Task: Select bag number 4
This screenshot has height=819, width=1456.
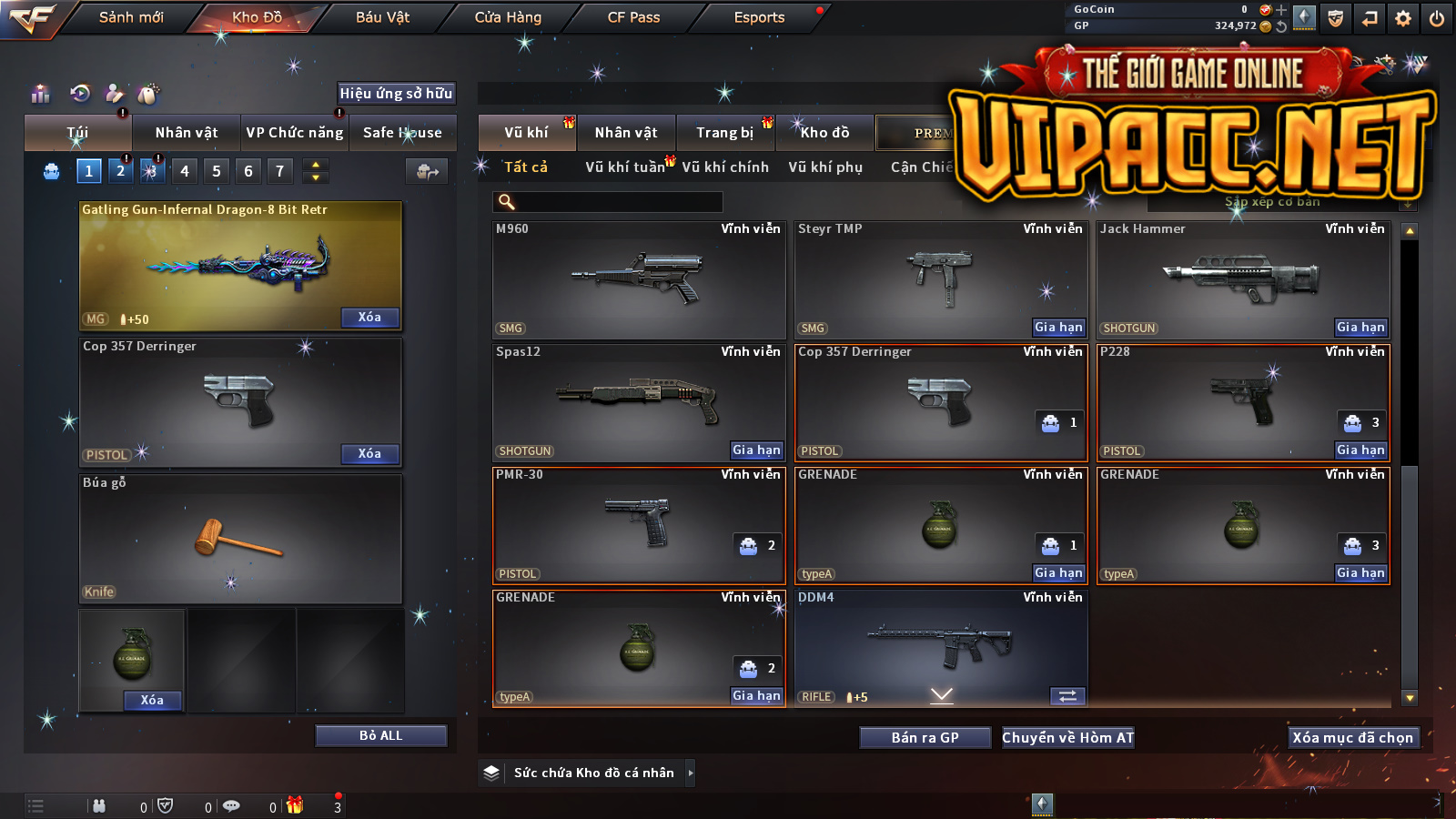Action: coord(185,171)
